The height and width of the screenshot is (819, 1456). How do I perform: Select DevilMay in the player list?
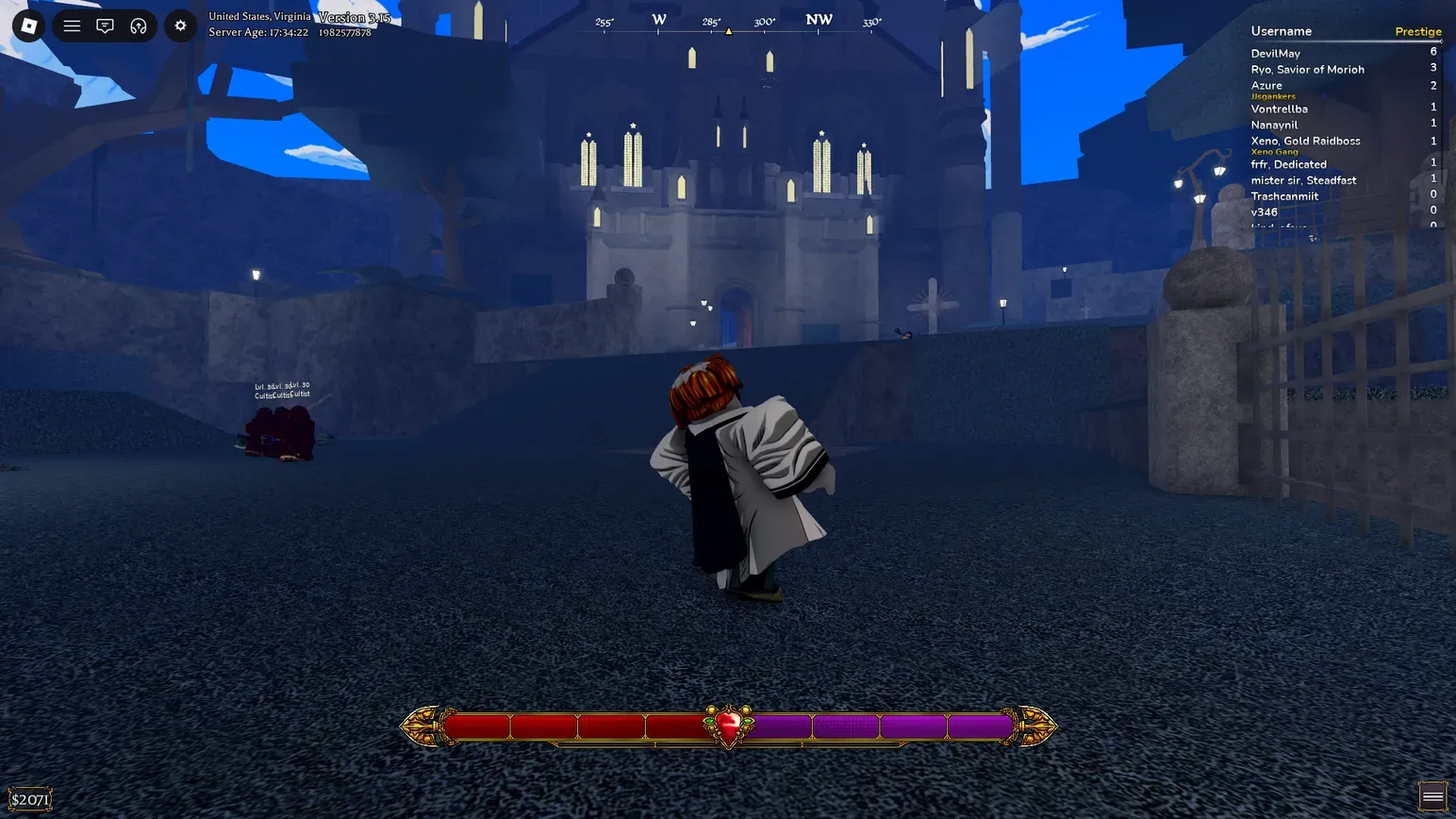click(x=1275, y=54)
